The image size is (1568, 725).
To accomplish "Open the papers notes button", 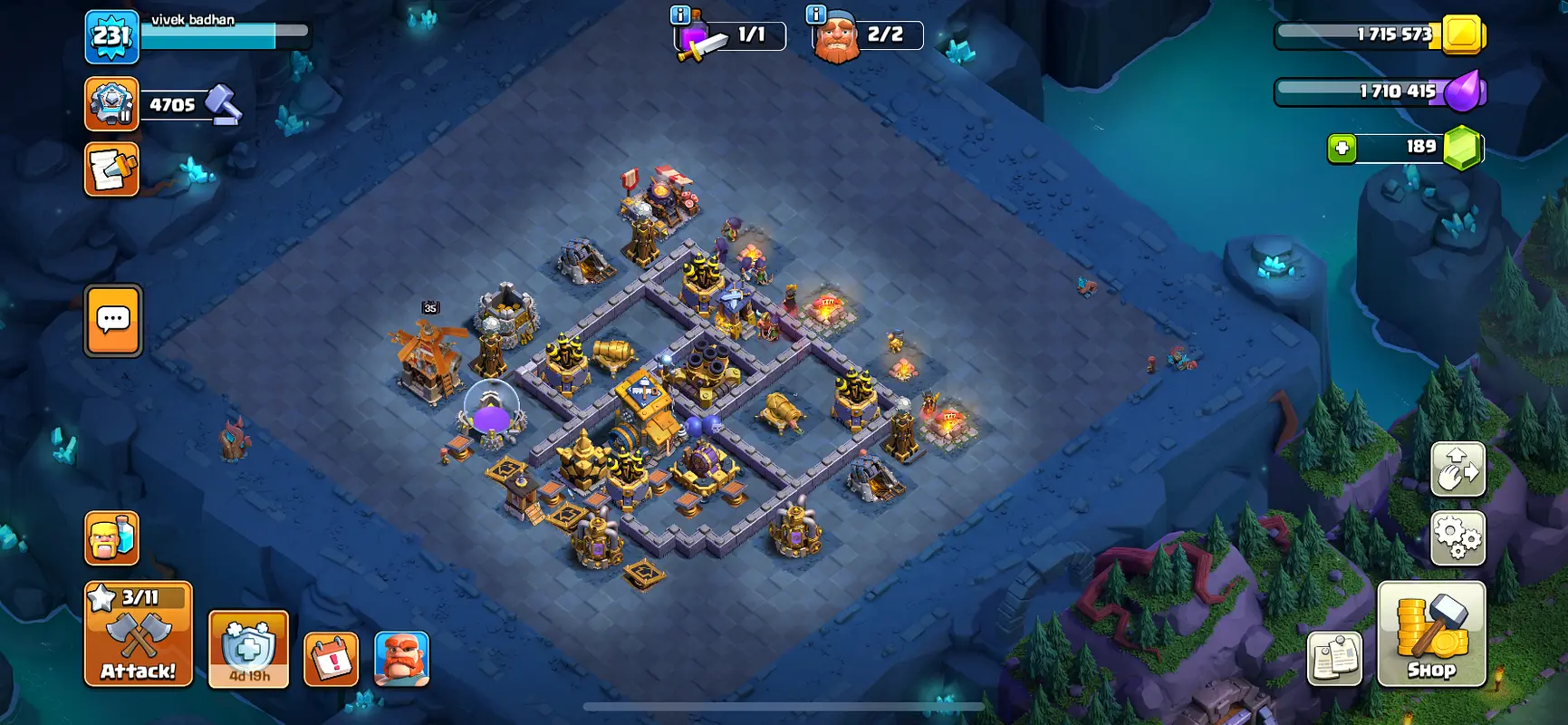I will coord(1334,658).
